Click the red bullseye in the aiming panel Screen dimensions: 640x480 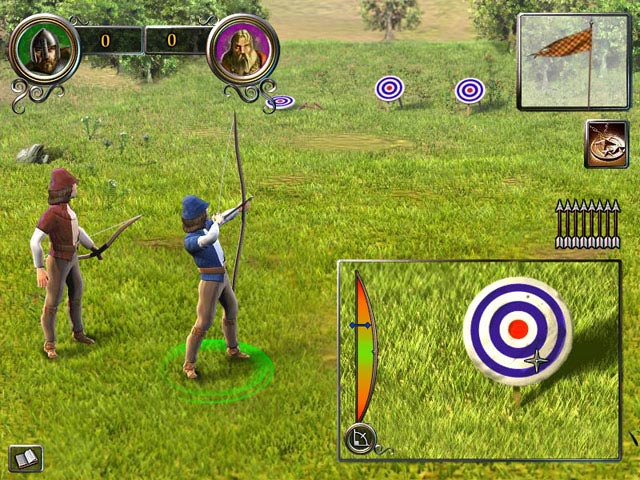(x=517, y=328)
